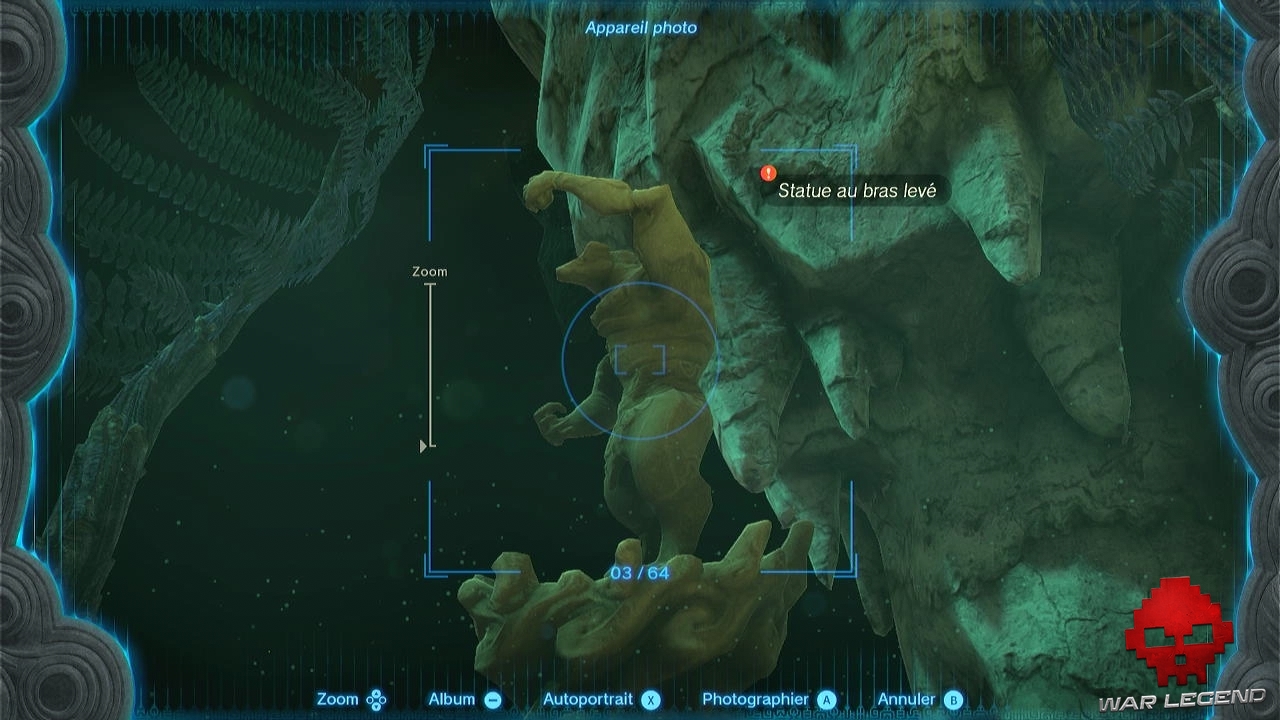The image size is (1280, 720).
Task: Click the vertical Zoom slider bar
Action: click(431, 365)
